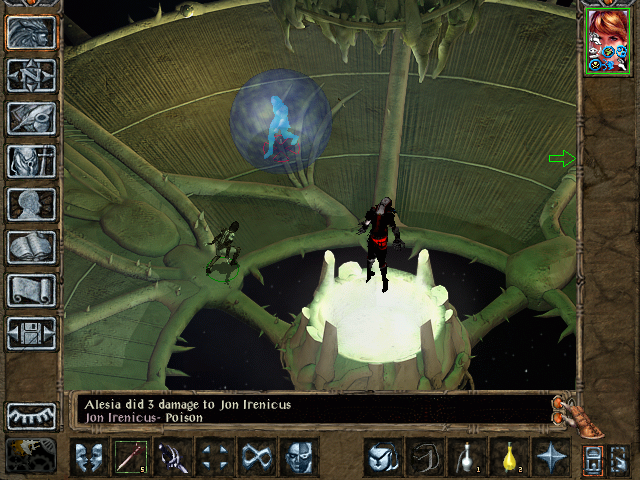
Task: Click the four-arrows action button
Action: 214,458
